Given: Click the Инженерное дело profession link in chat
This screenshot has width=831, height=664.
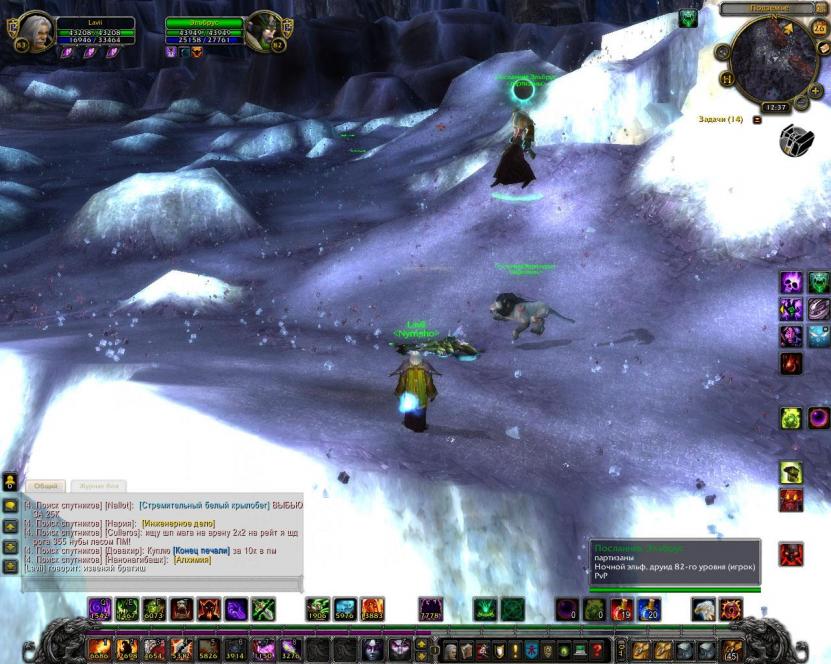Looking at the screenshot, I should point(176,522).
